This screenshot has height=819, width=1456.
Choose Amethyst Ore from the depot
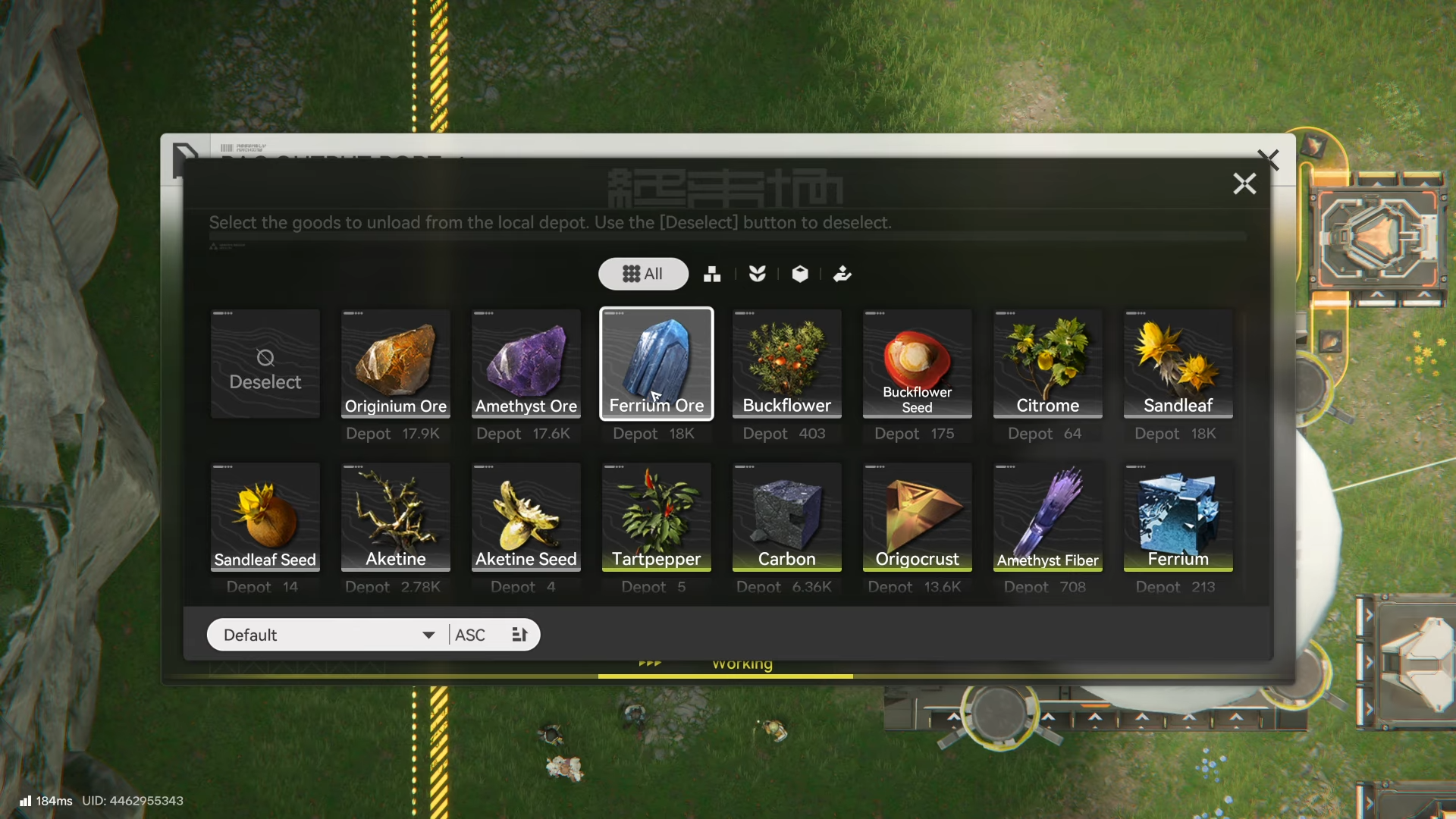tap(526, 364)
